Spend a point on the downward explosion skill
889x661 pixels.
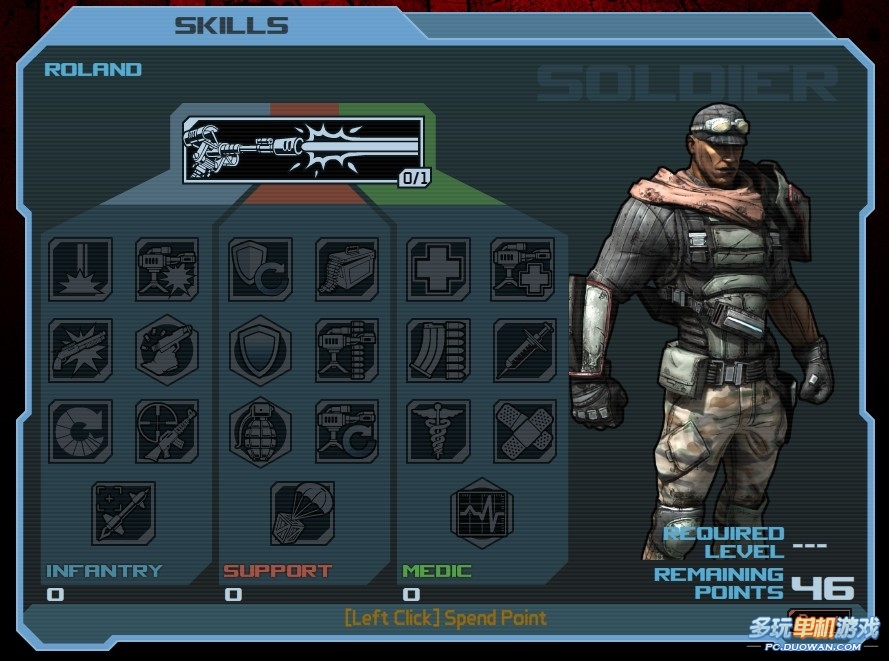(x=81, y=269)
